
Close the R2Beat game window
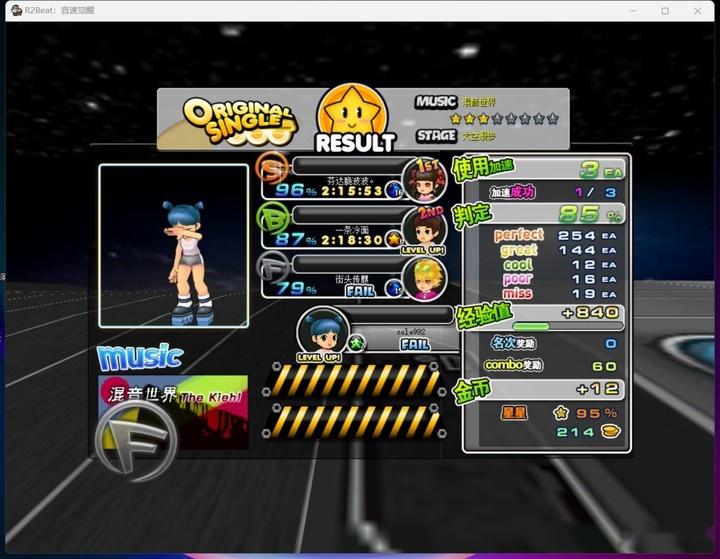point(699,10)
